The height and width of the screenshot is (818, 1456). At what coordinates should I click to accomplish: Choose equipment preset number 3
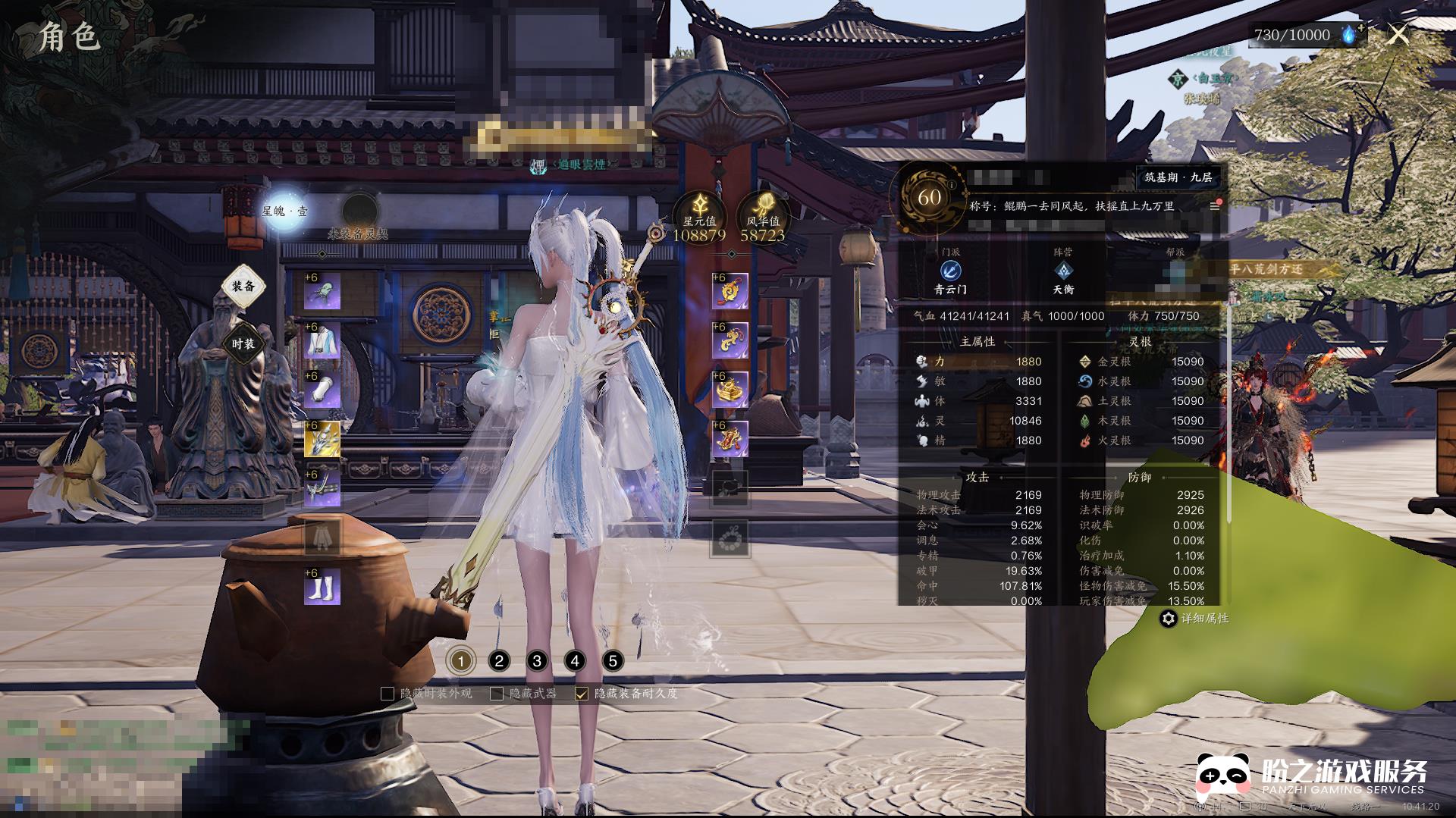pos(537,661)
